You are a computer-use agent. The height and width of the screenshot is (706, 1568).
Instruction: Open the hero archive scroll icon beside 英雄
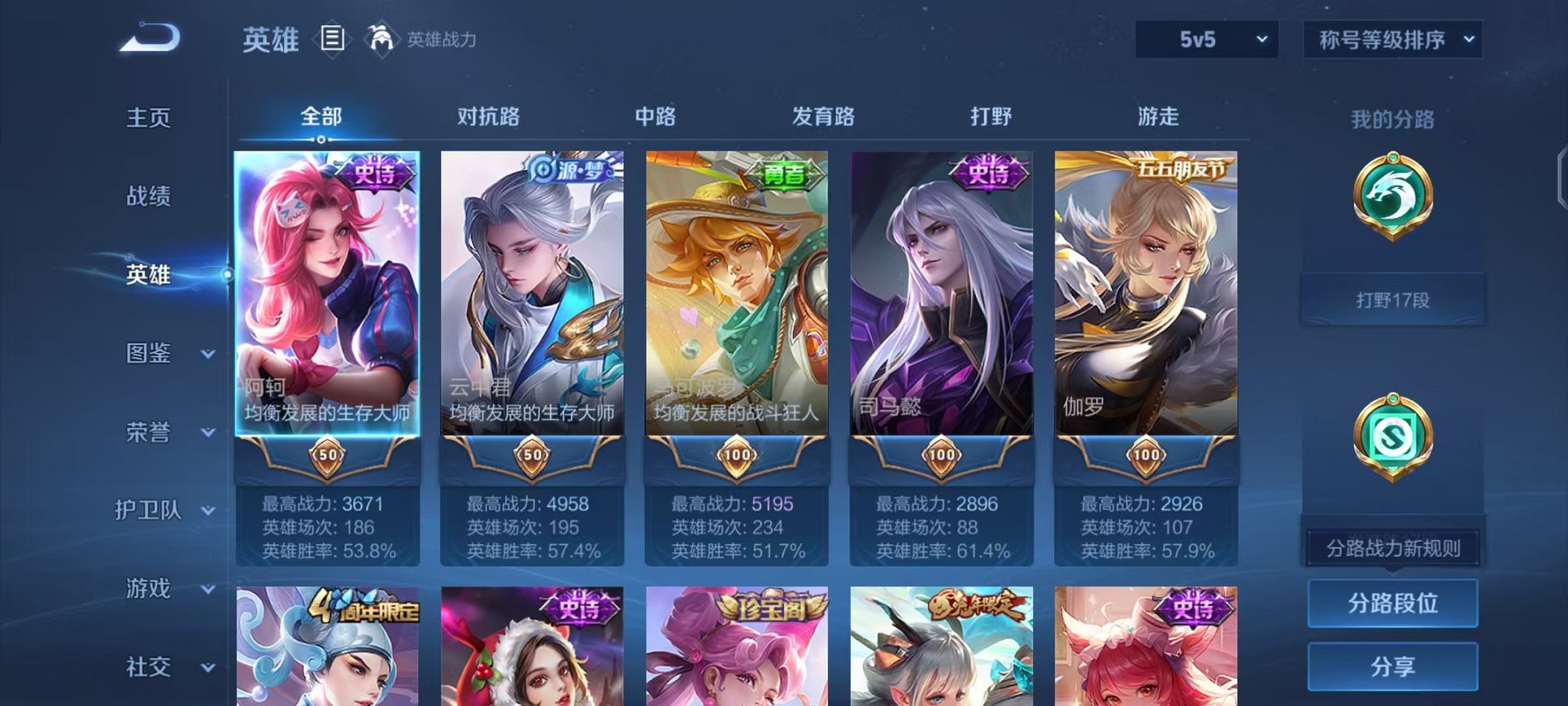point(331,39)
